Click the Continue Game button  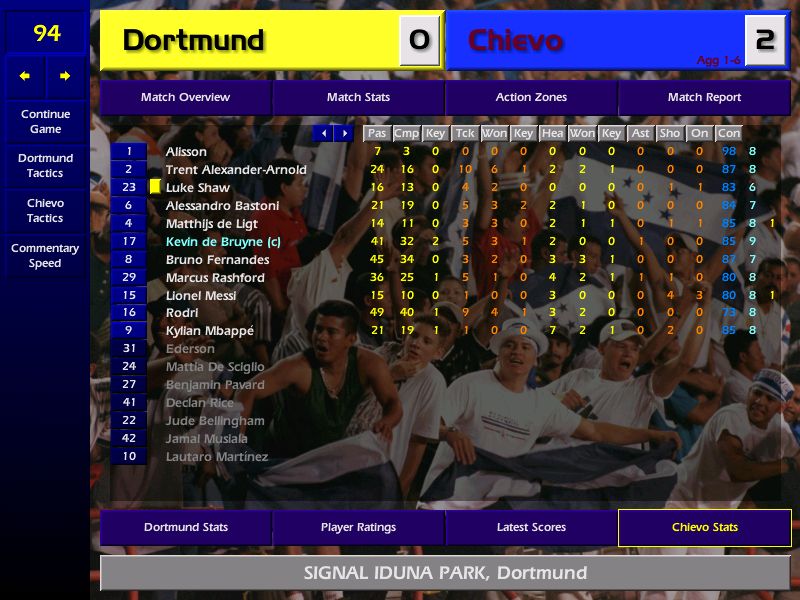pyautogui.click(x=45, y=121)
